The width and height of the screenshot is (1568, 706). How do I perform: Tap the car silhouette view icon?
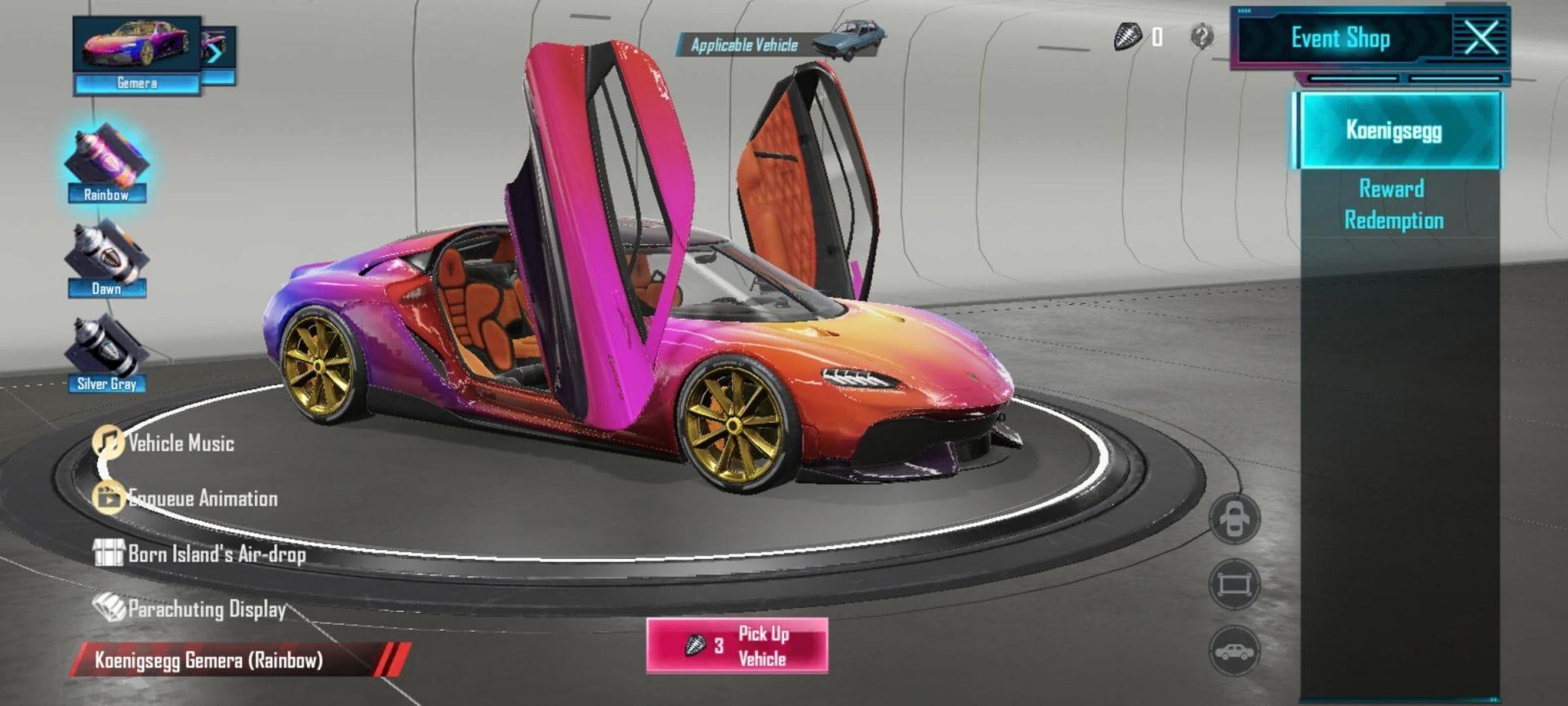click(x=1234, y=650)
